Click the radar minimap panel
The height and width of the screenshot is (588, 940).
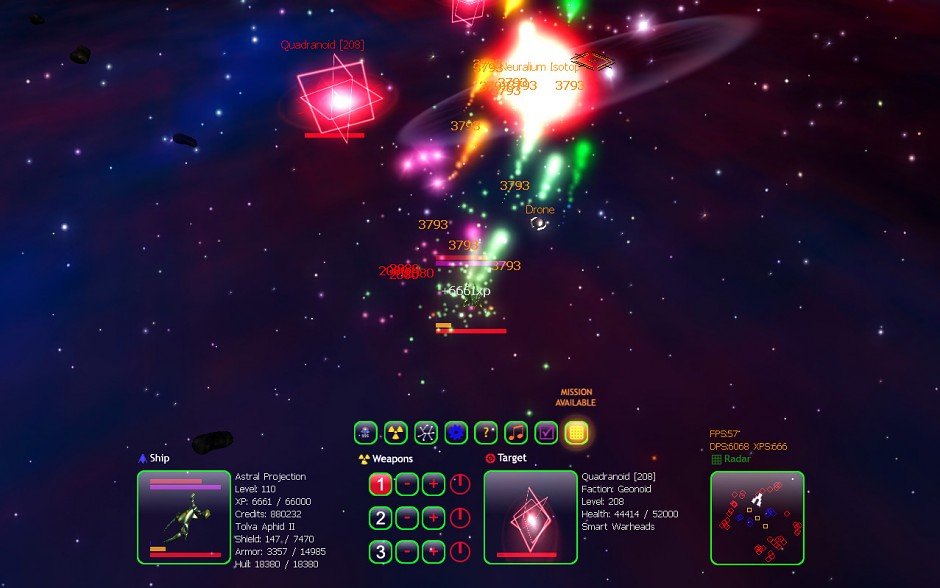[x=757, y=517]
